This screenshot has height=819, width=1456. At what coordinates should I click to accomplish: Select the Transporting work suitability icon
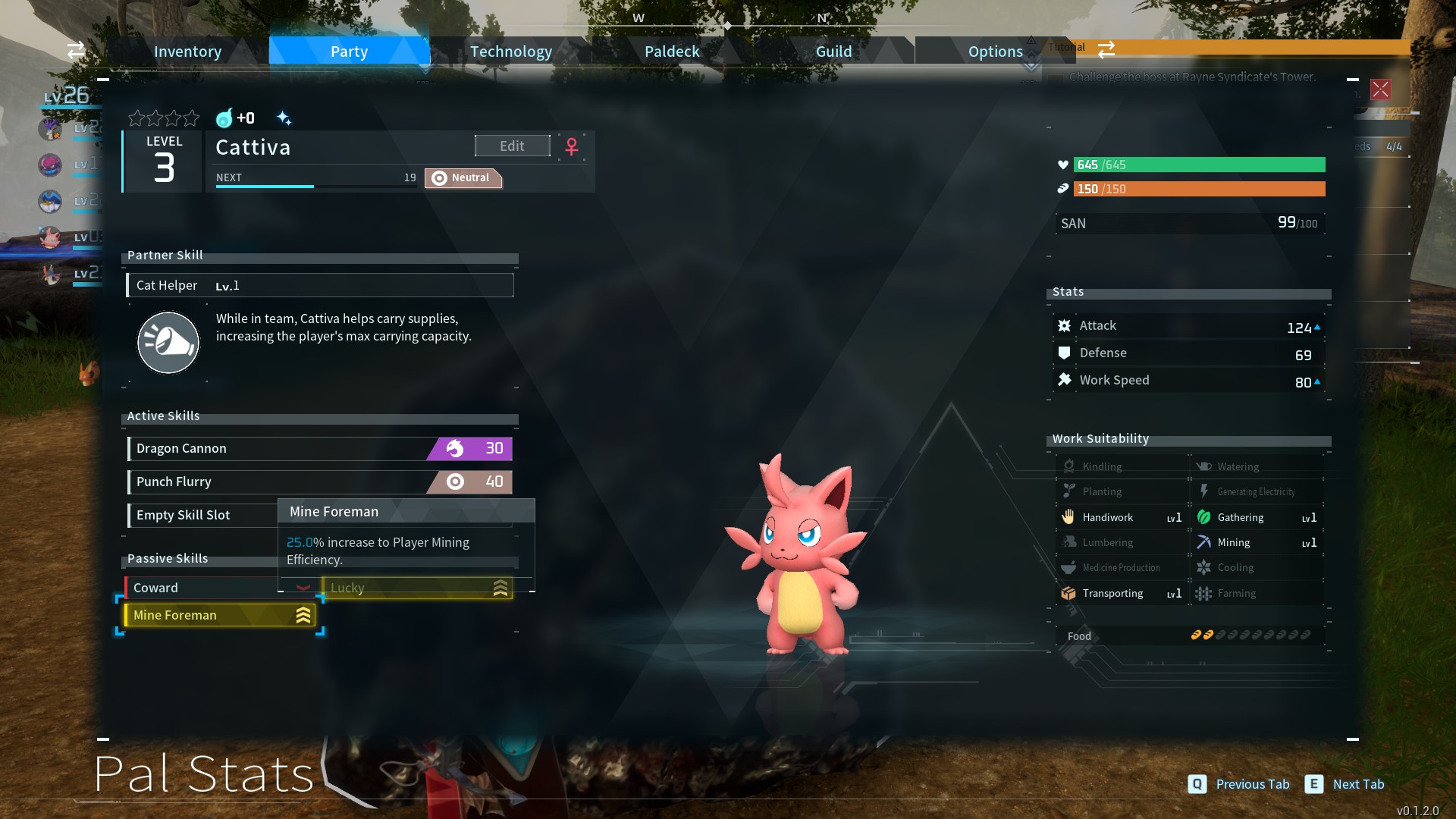pos(1069,593)
